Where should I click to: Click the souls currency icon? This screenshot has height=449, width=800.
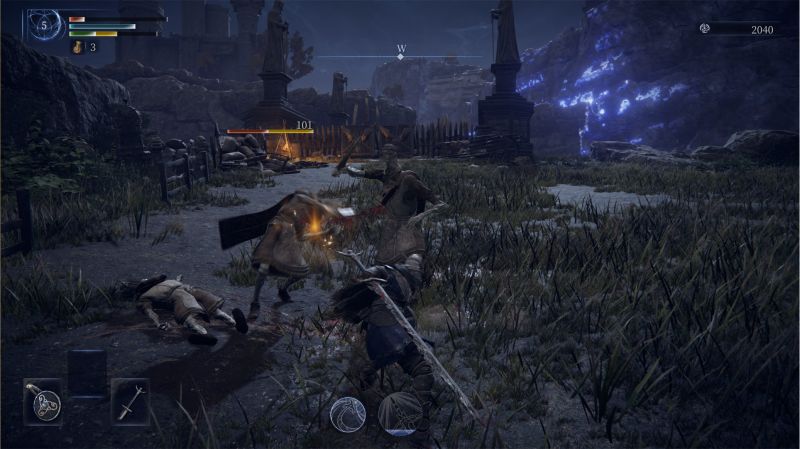(x=705, y=29)
